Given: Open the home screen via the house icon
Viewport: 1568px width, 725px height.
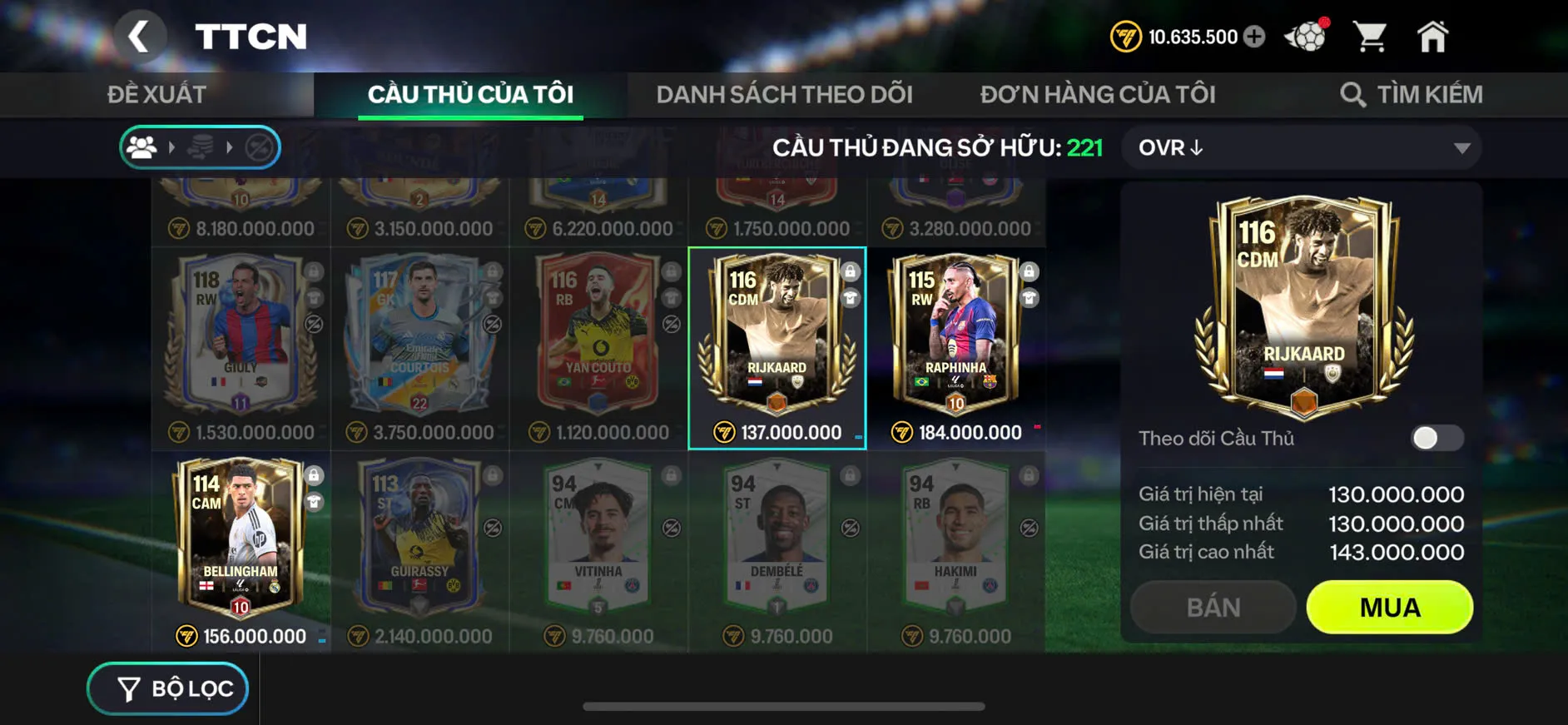Looking at the screenshot, I should coord(1433,35).
